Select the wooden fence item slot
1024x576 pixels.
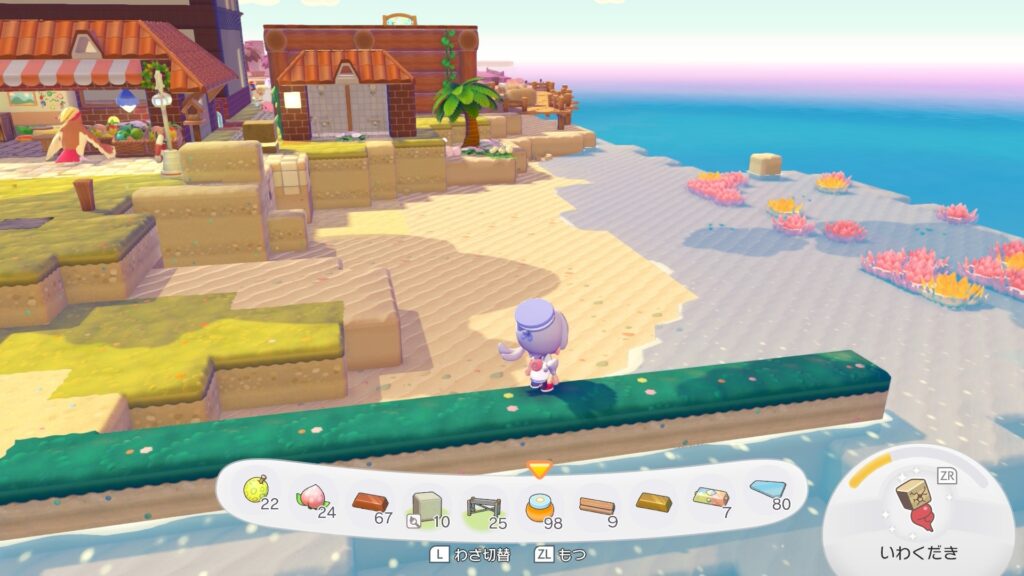coord(483,507)
